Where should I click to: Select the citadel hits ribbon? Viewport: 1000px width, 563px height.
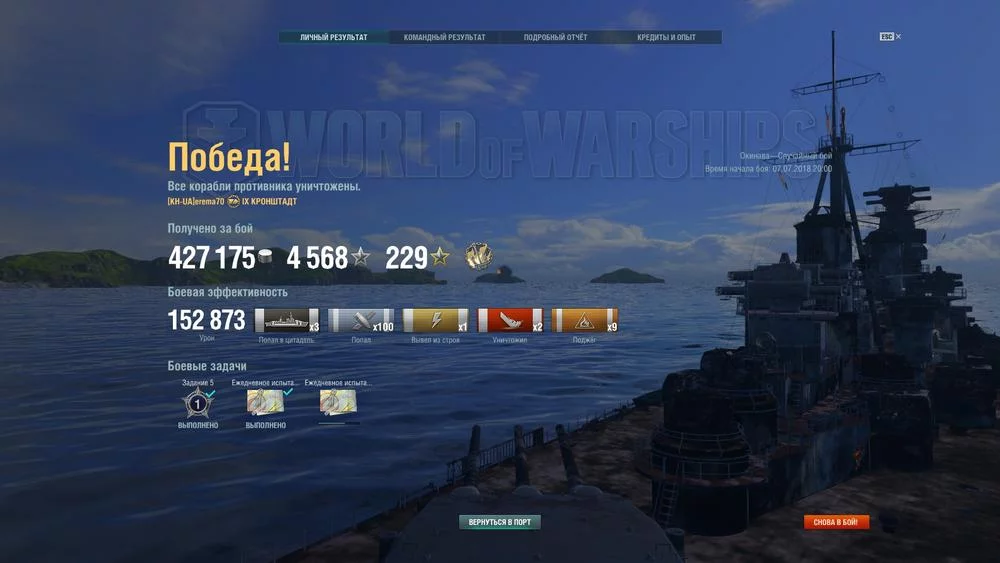287,321
